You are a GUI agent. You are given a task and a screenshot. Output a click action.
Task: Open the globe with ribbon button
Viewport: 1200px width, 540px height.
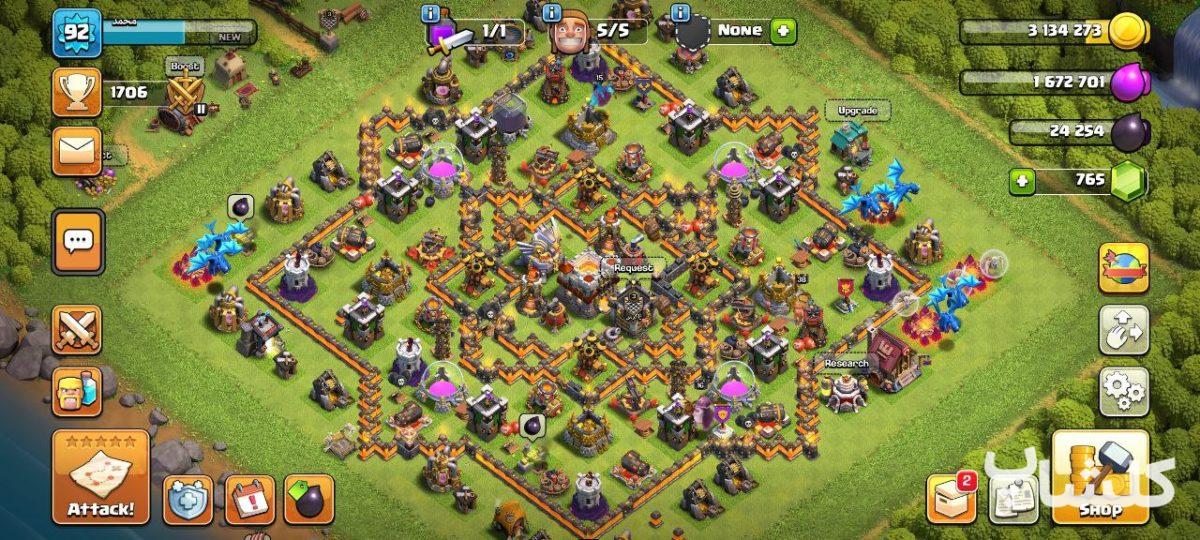(x=1124, y=268)
